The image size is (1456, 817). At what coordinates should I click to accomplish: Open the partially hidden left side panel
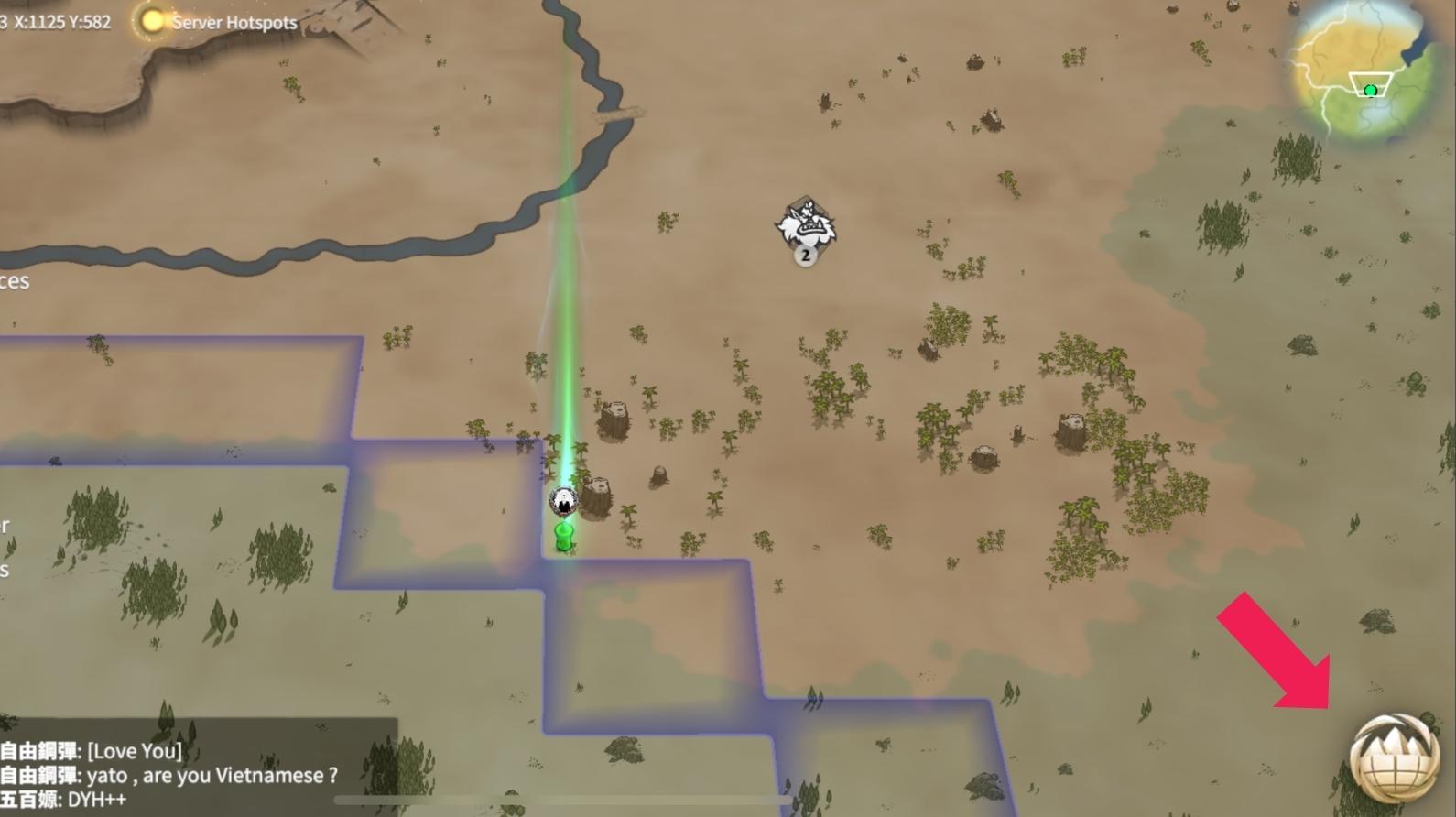click(x=14, y=281)
